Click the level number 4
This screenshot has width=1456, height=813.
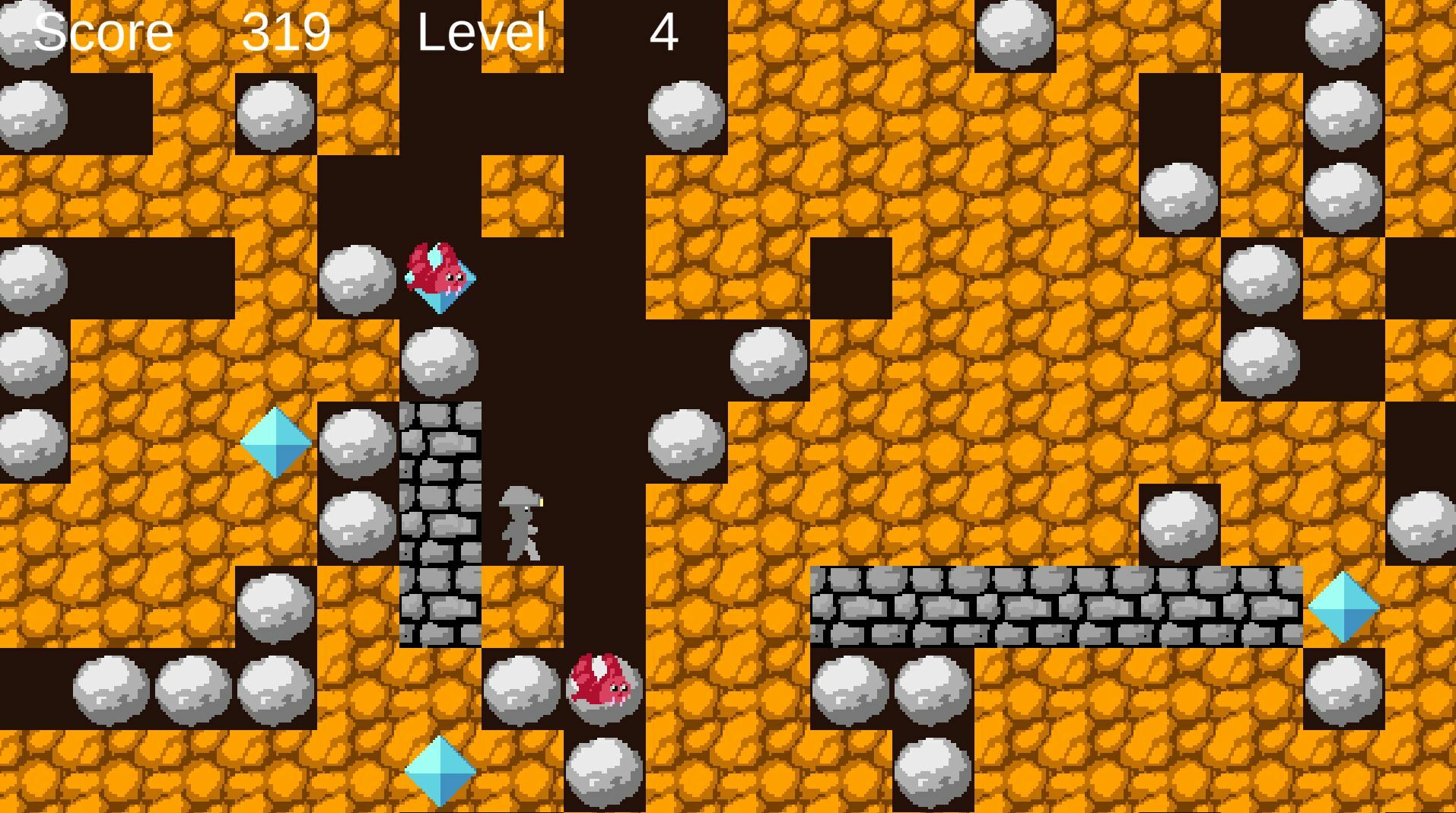(x=665, y=32)
